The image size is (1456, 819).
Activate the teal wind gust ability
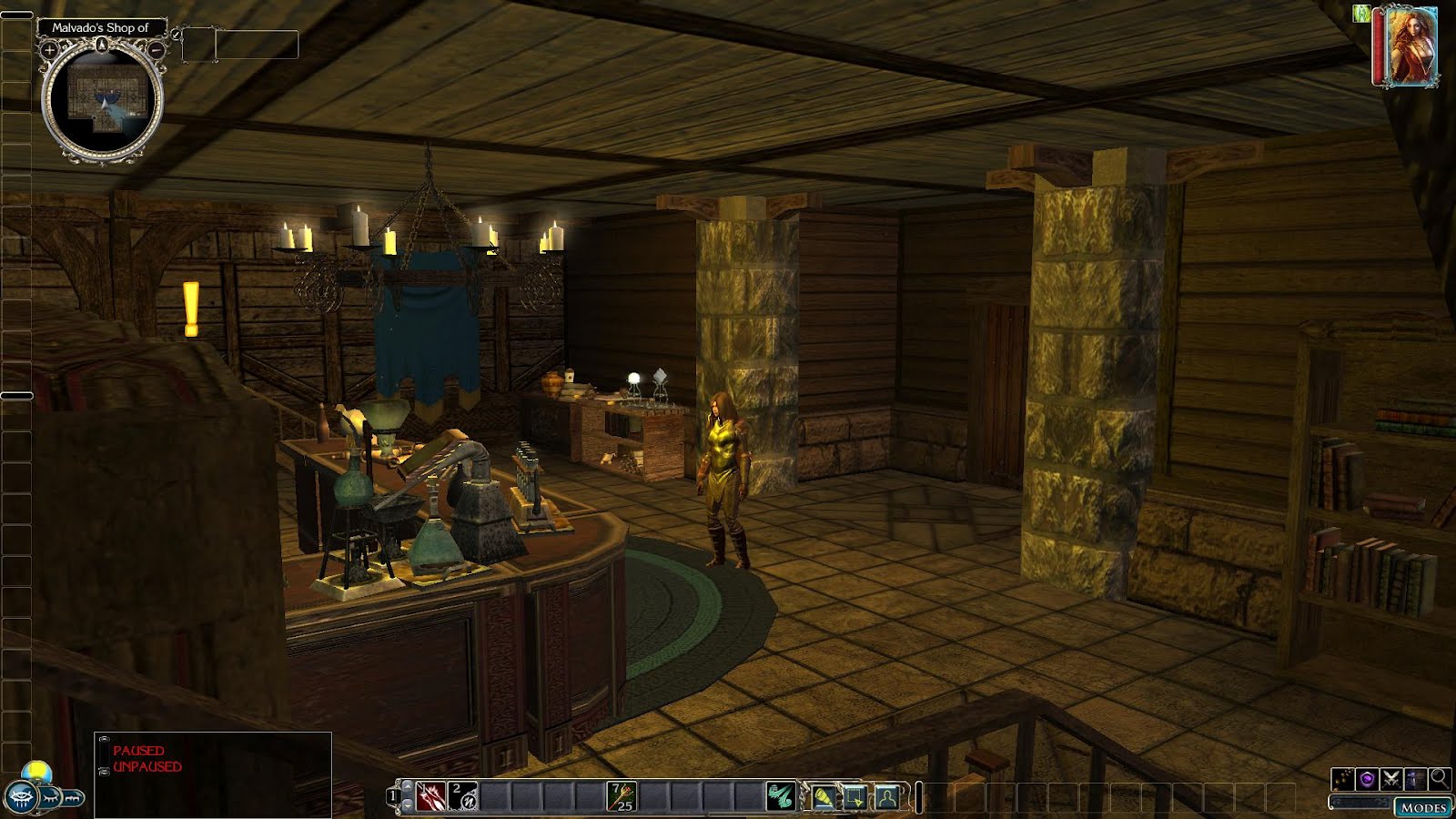(780, 797)
